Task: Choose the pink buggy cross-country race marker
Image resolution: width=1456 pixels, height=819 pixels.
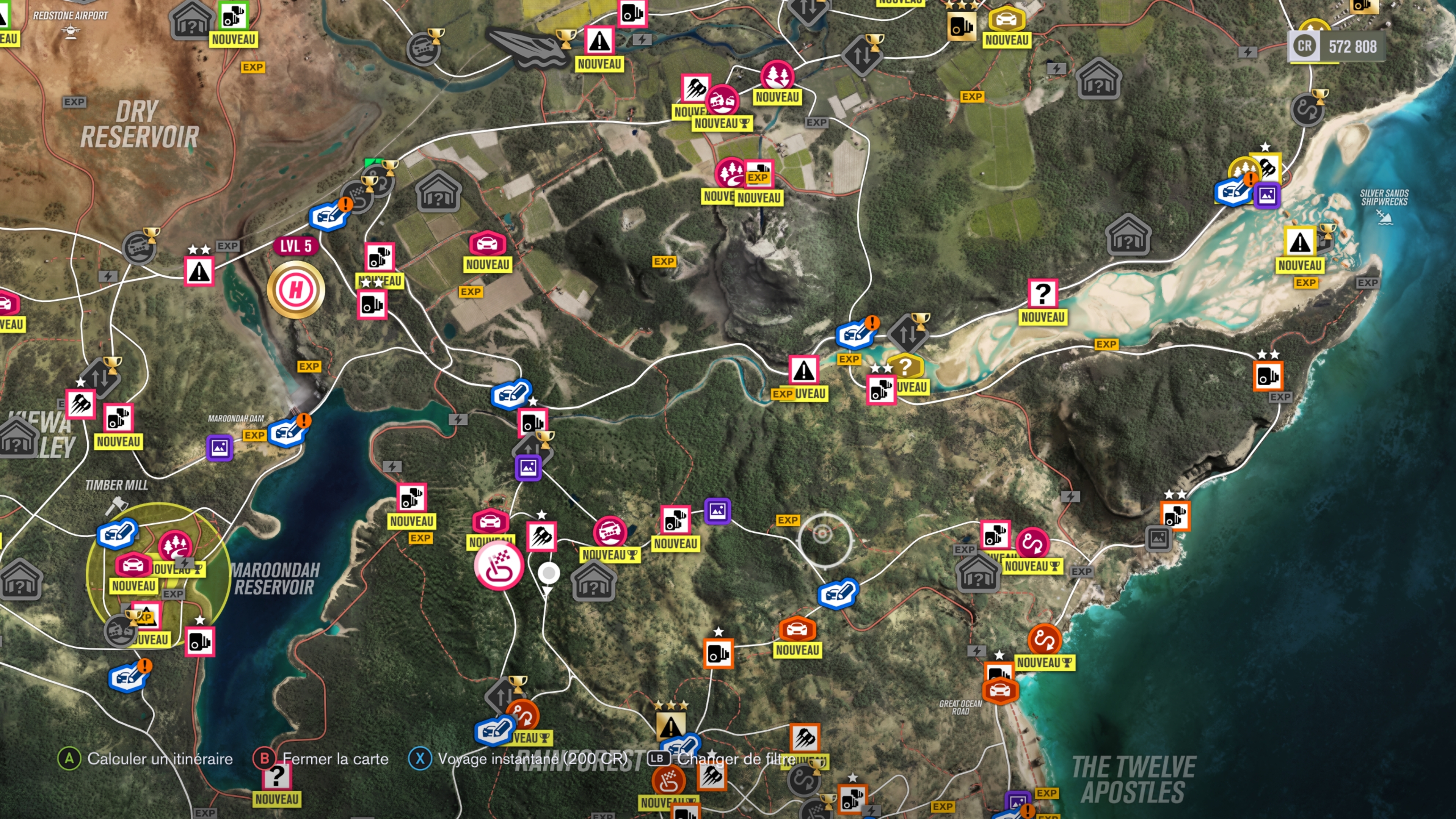Action: 610,531
